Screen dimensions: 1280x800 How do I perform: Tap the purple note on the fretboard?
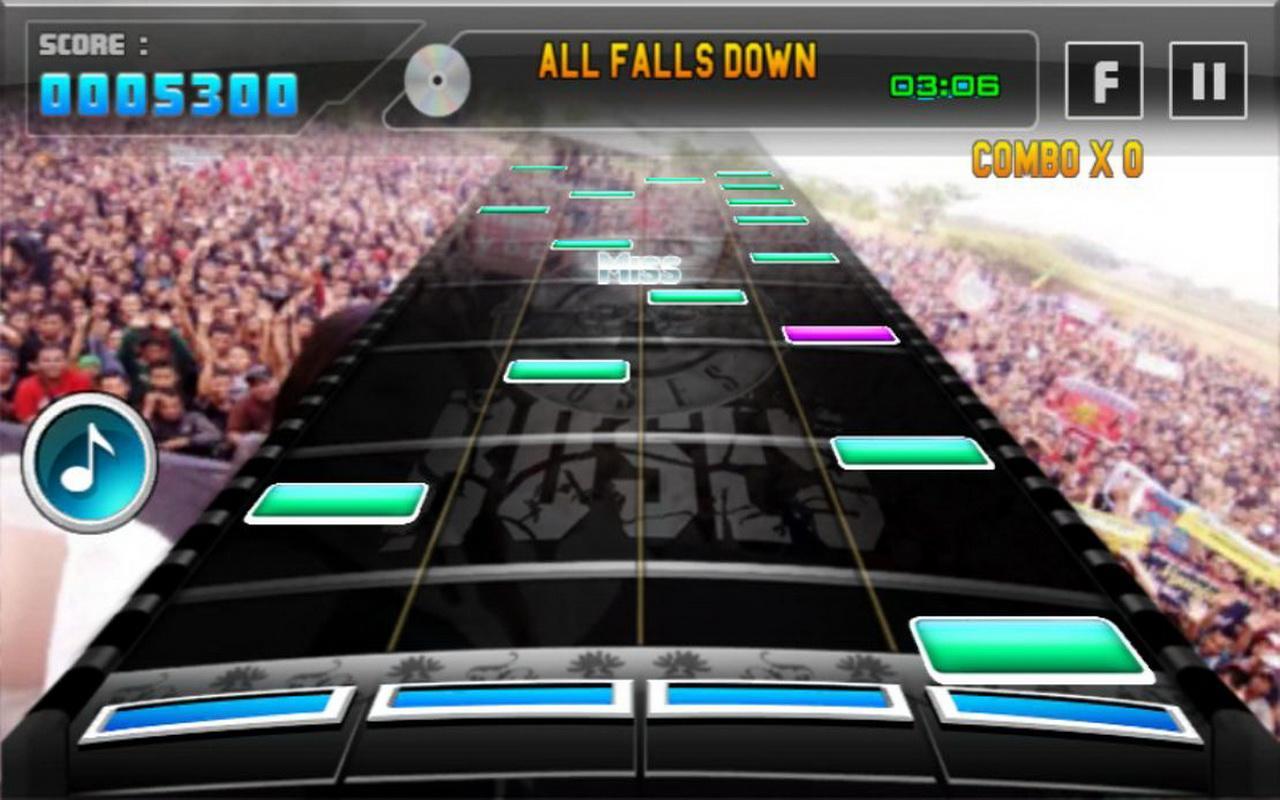click(x=838, y=334)
